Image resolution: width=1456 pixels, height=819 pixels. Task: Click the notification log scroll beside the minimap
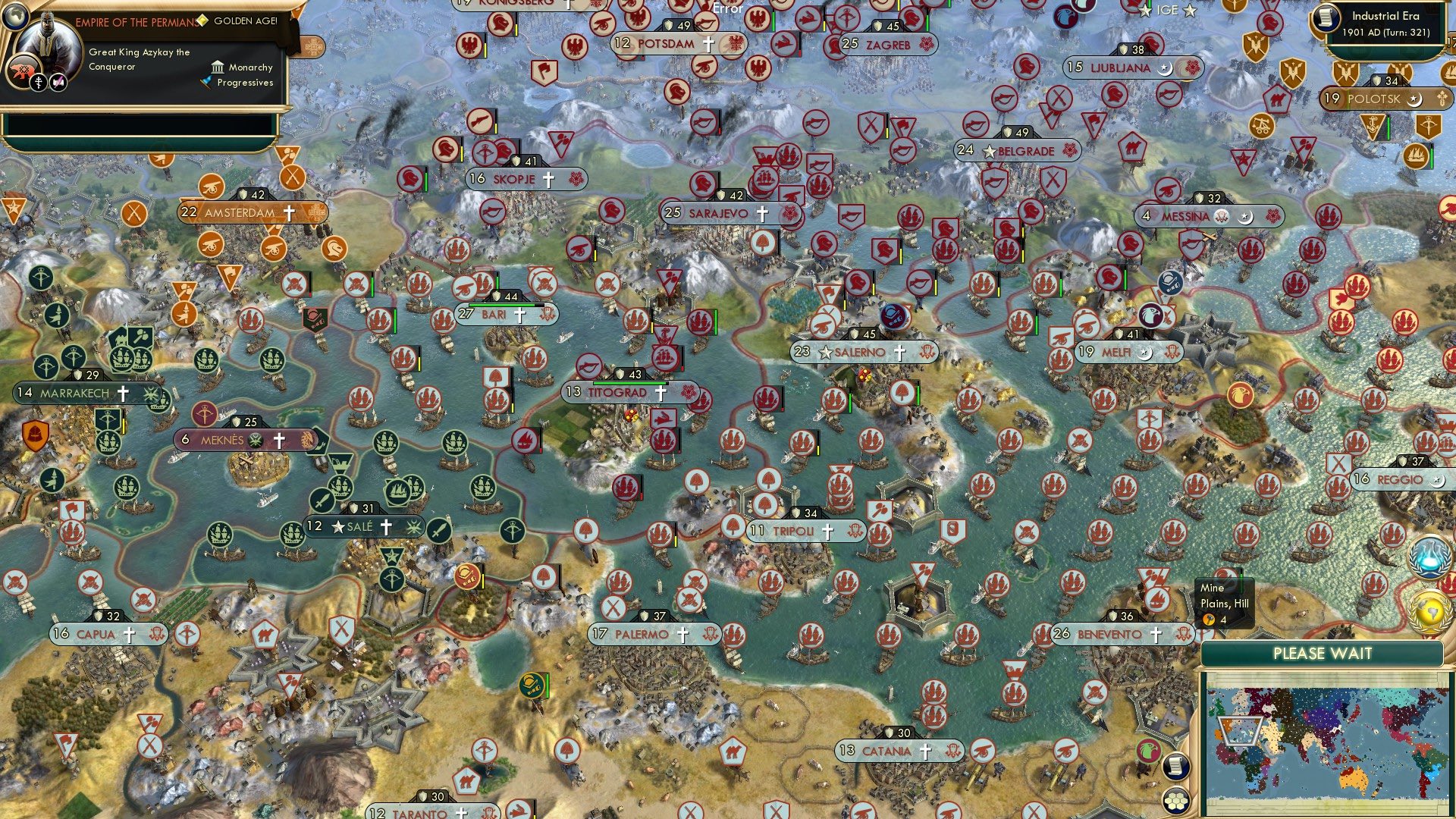point(1175,767)
